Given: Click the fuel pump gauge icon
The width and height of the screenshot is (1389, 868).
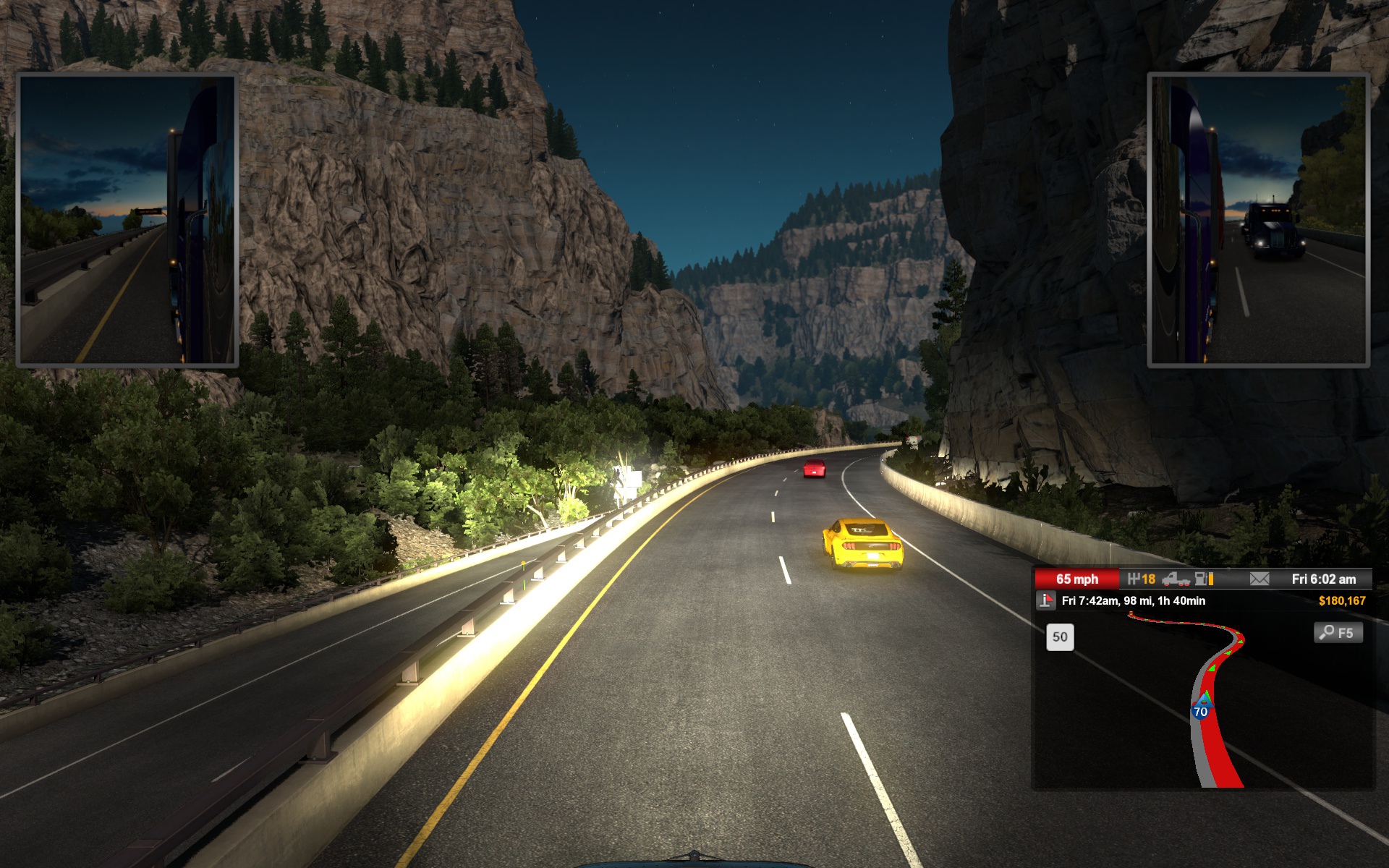Looking at the screenshot, I should pyautogui.click(x=1204, y=579).
